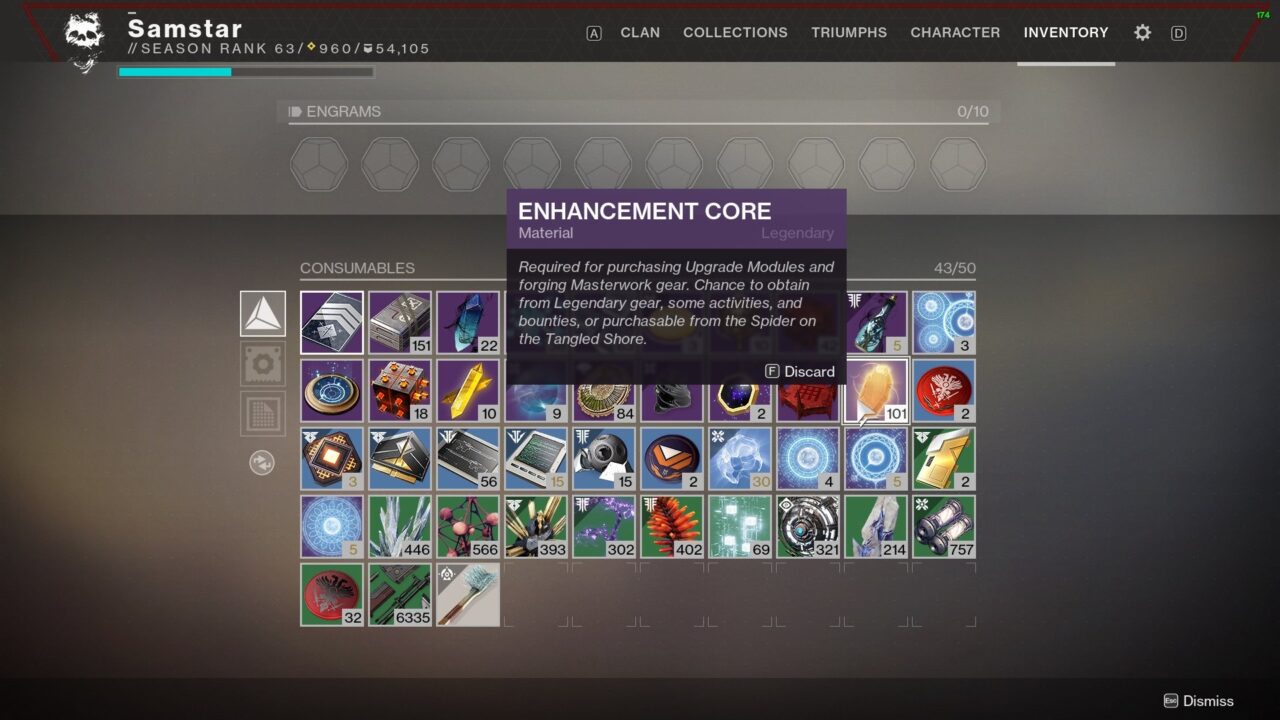This screenshot has width=1280, height=720.
Task: Open the Character tab
Action: (955, 33)
